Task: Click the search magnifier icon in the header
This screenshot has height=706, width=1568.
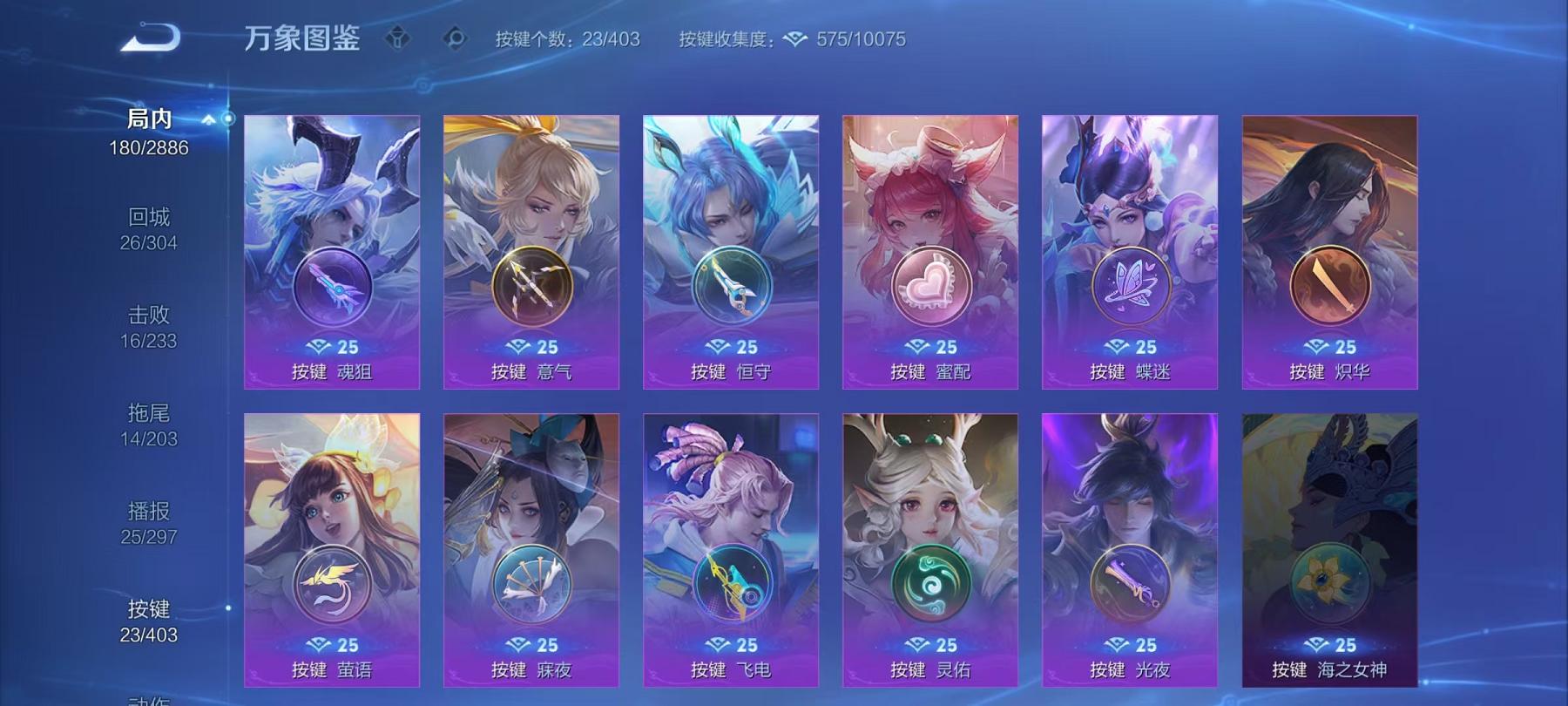Action: click(x=456, y=37)
